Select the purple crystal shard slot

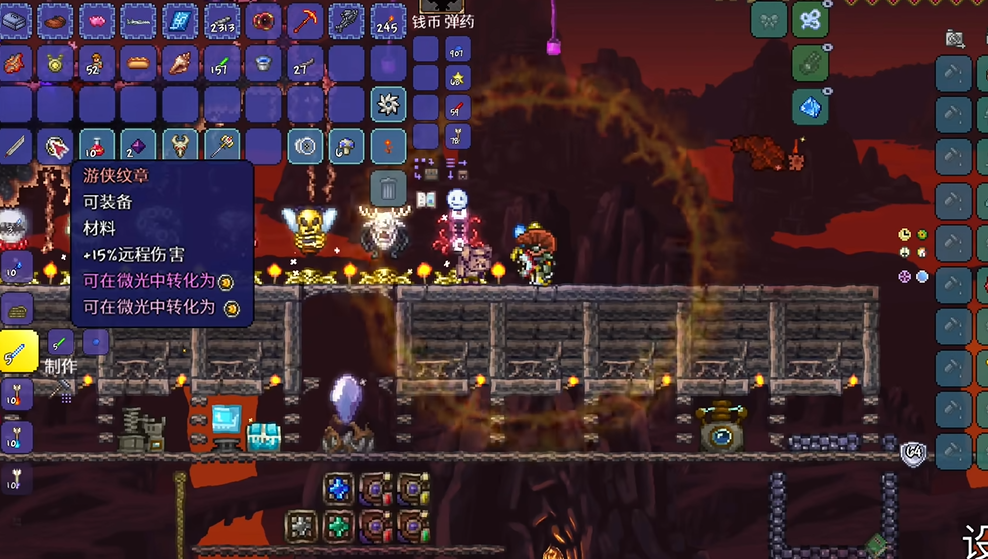pos(138,147)
